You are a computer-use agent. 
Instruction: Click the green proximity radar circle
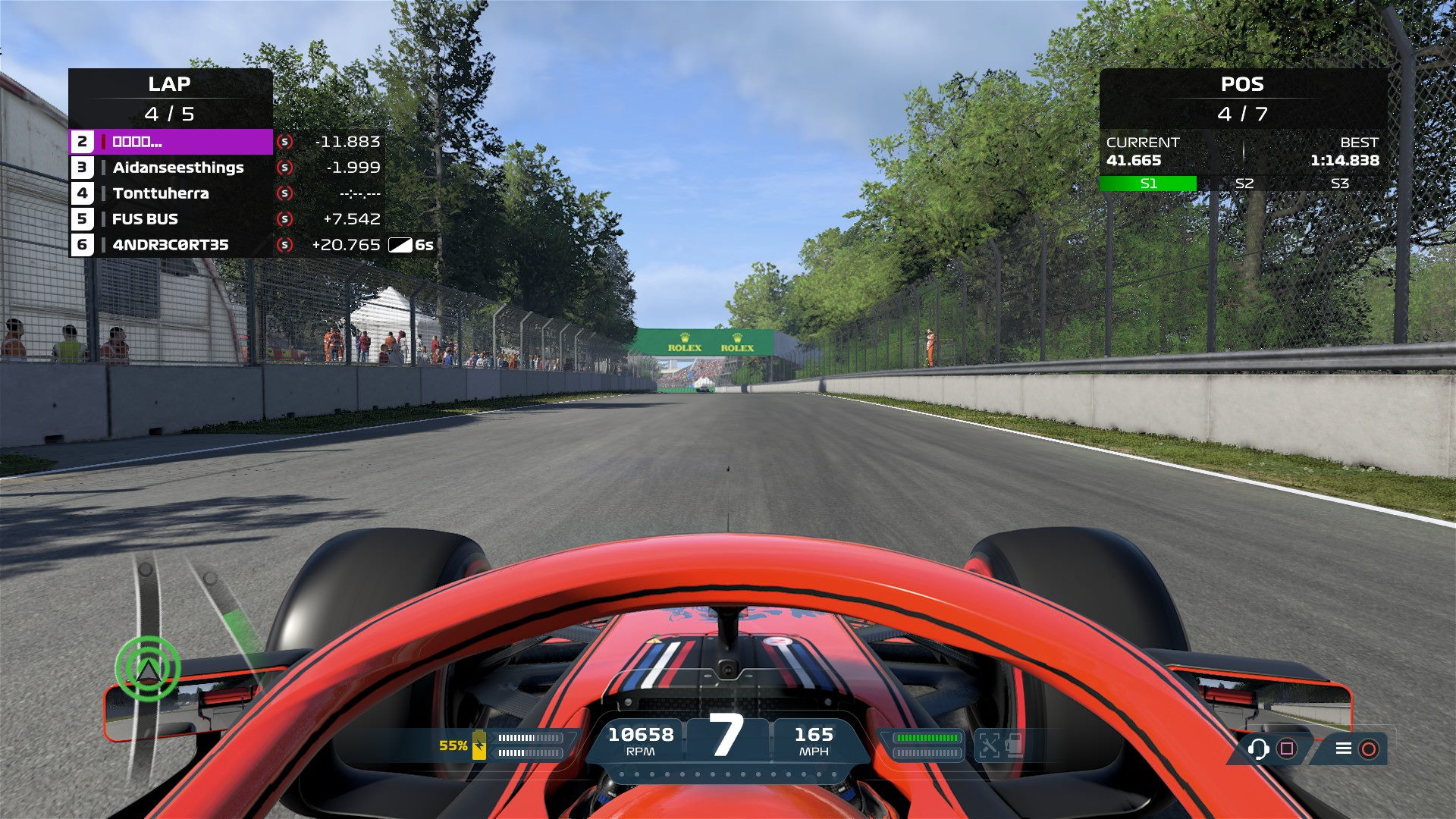point(148,668)
